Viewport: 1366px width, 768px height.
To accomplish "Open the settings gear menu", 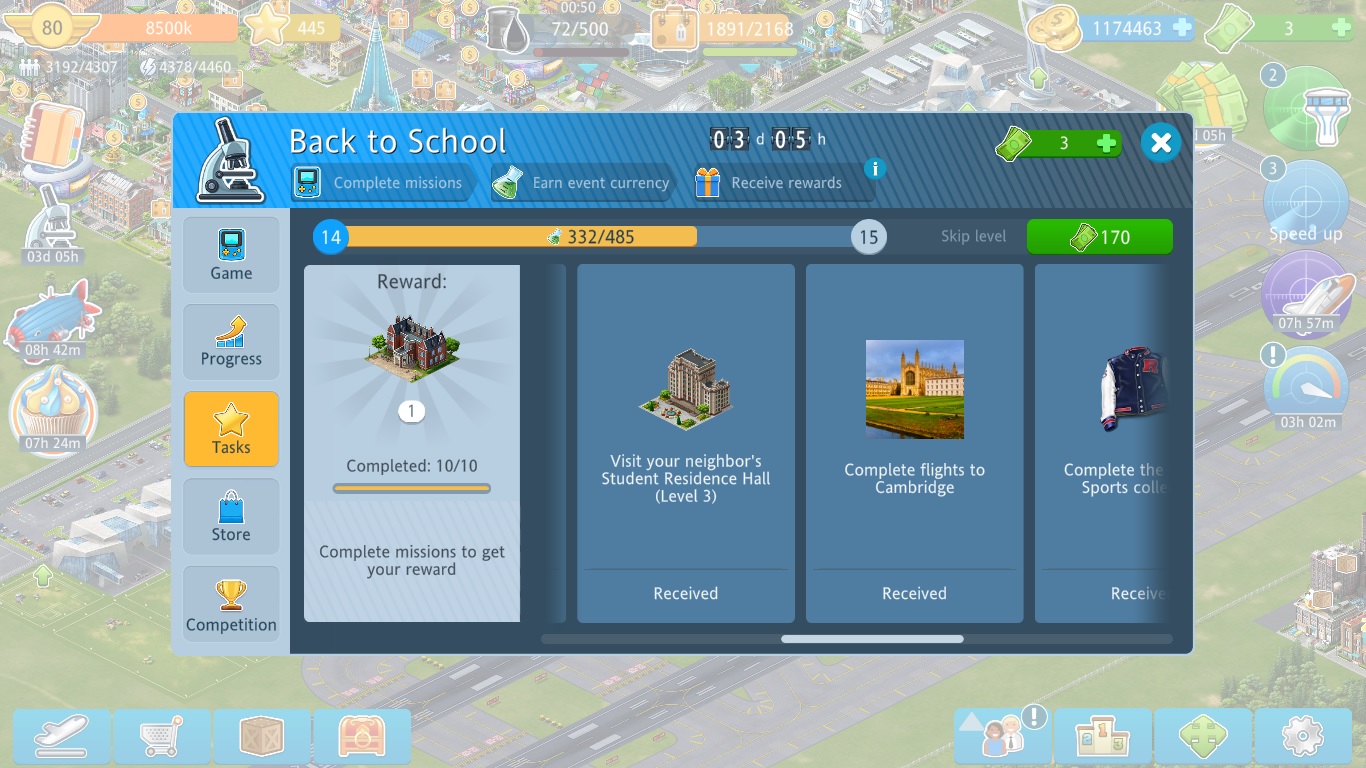I will click(1302, 737).
